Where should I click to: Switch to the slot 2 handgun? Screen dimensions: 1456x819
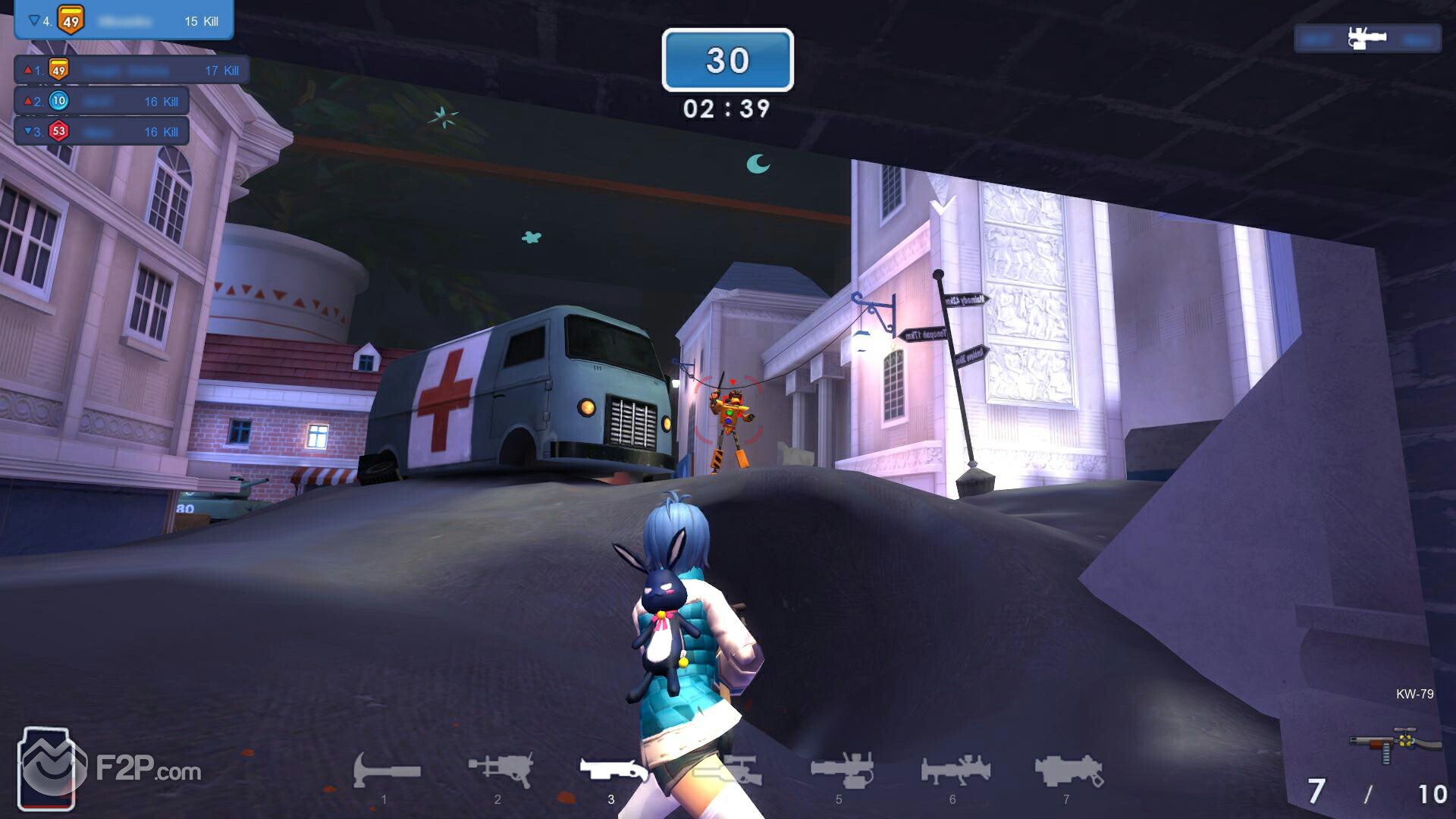(x=500, y=770)
